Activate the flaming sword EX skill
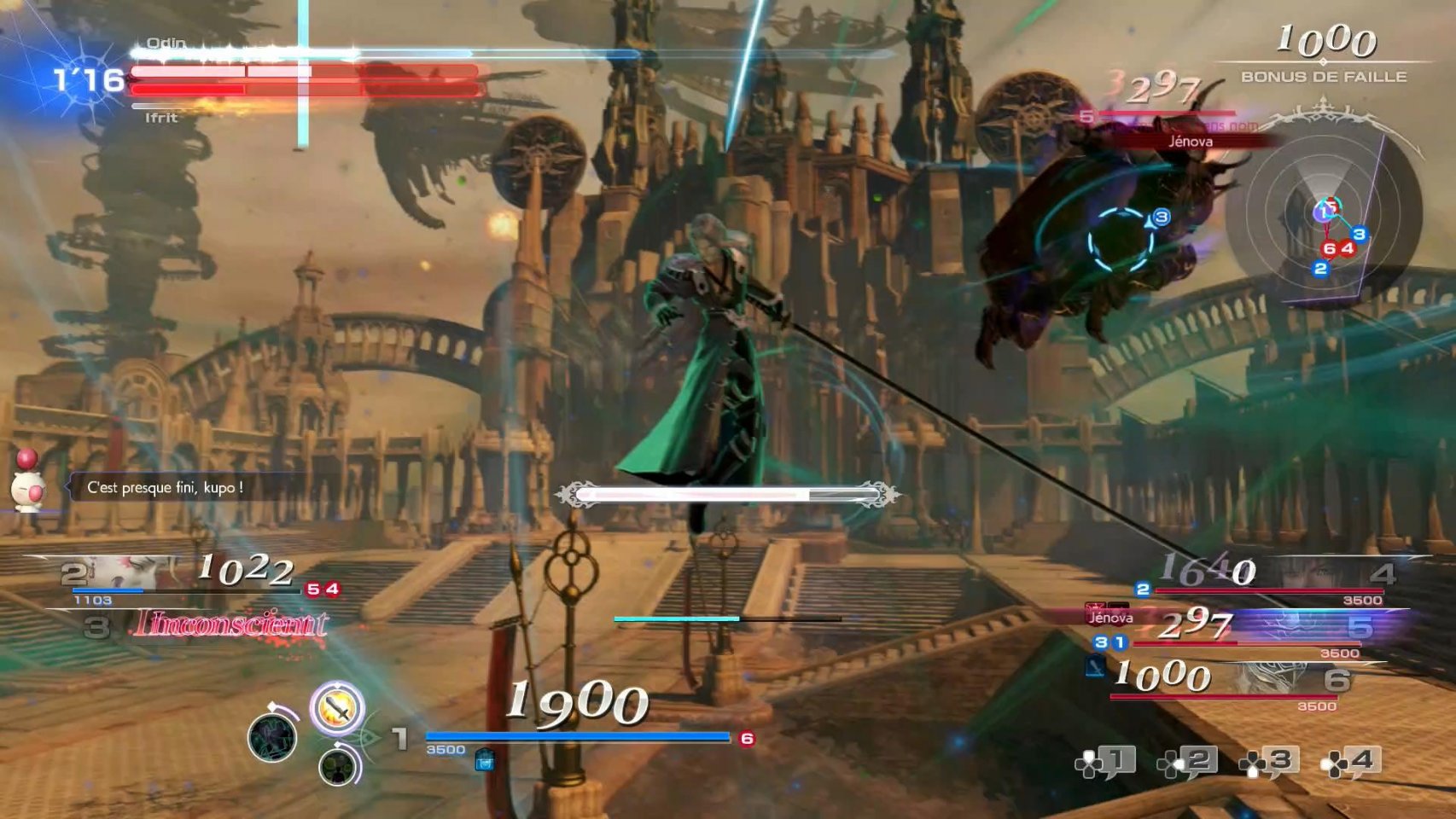The height and width of the screenshot is (819, 1456). point(337,708)
